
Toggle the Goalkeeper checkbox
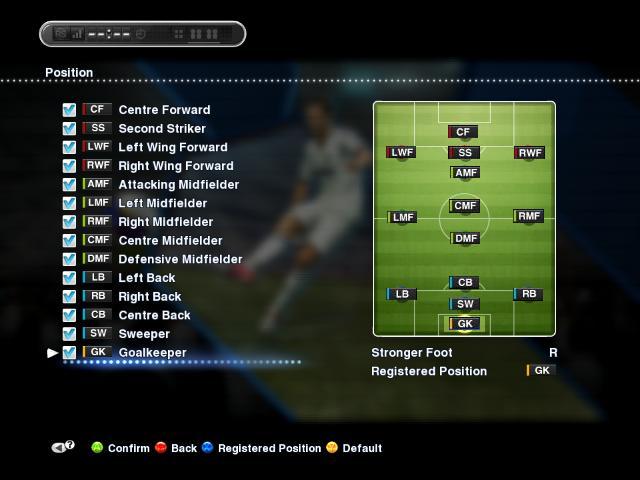69,352
